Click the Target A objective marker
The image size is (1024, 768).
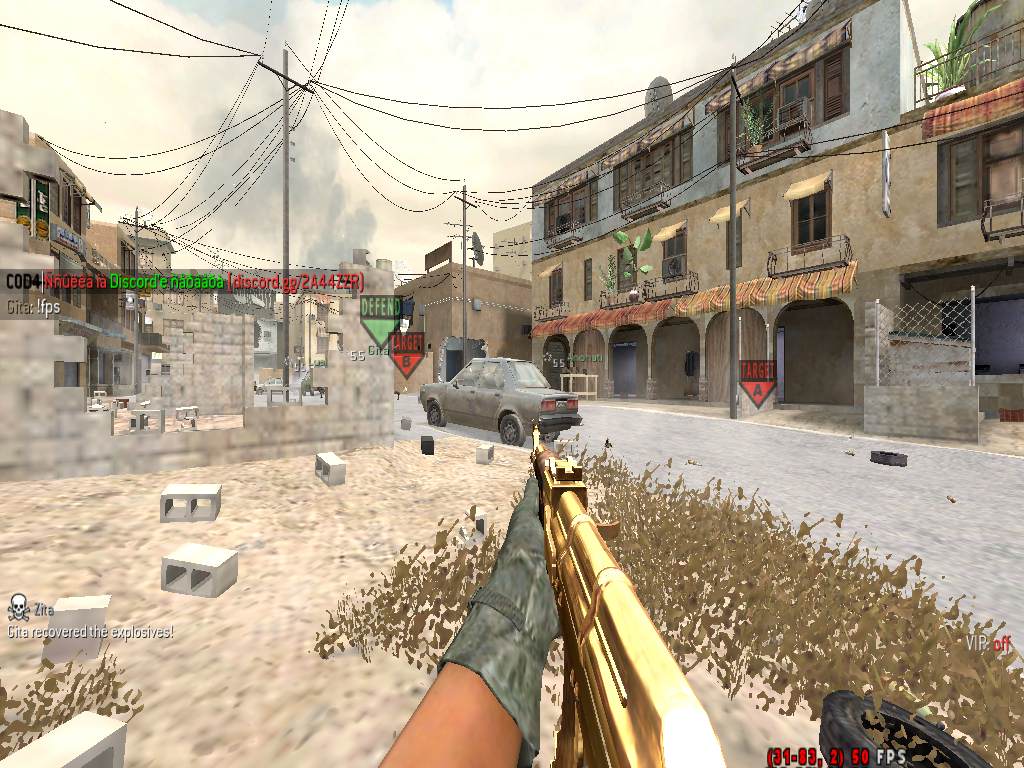(x=757, y=382)
